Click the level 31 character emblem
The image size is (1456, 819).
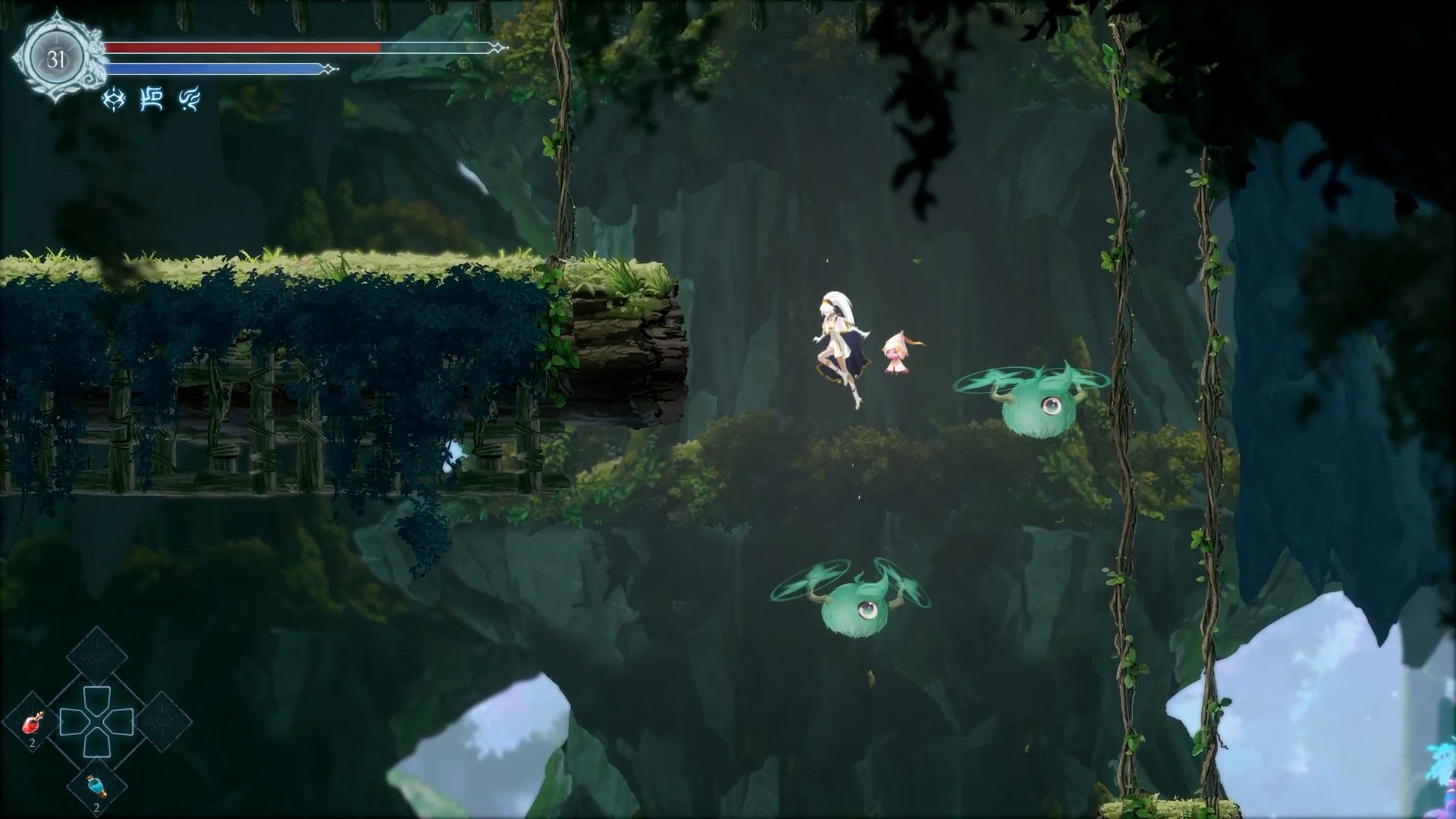pyautogui.click(x=57, y=58)
